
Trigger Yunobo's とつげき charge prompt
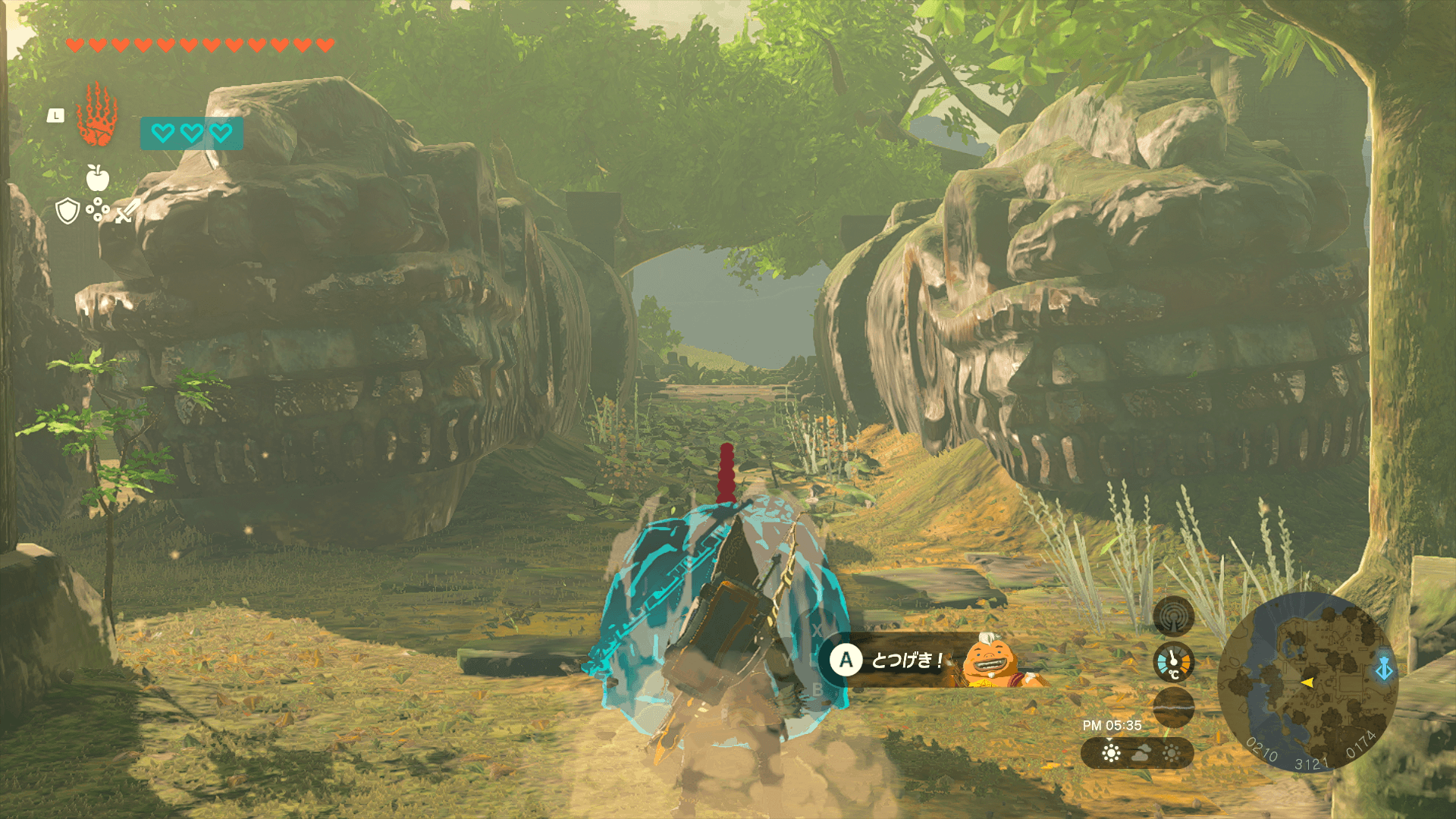click(846, 661)
